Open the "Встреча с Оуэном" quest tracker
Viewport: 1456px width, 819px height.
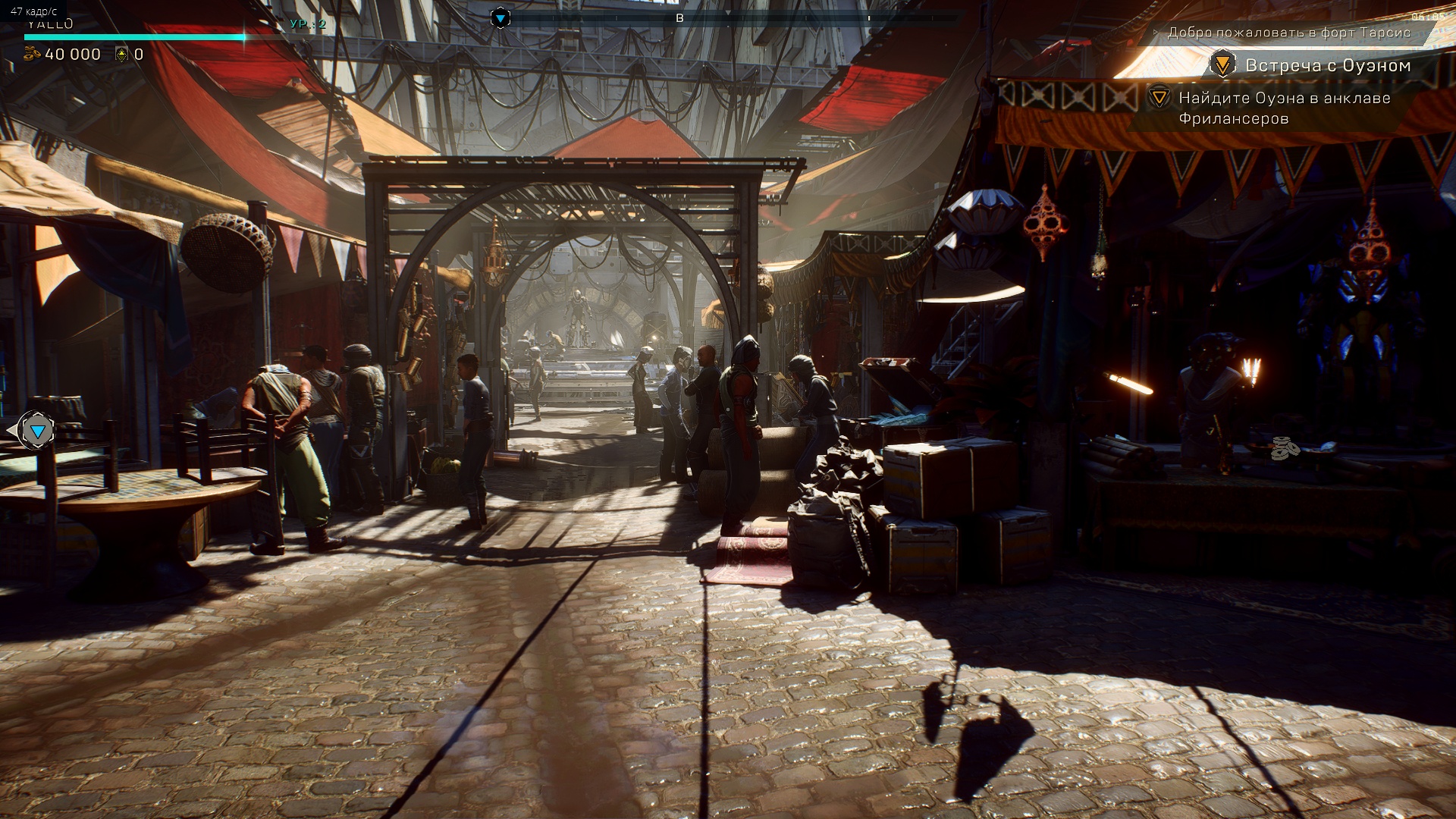point(1327,66)
